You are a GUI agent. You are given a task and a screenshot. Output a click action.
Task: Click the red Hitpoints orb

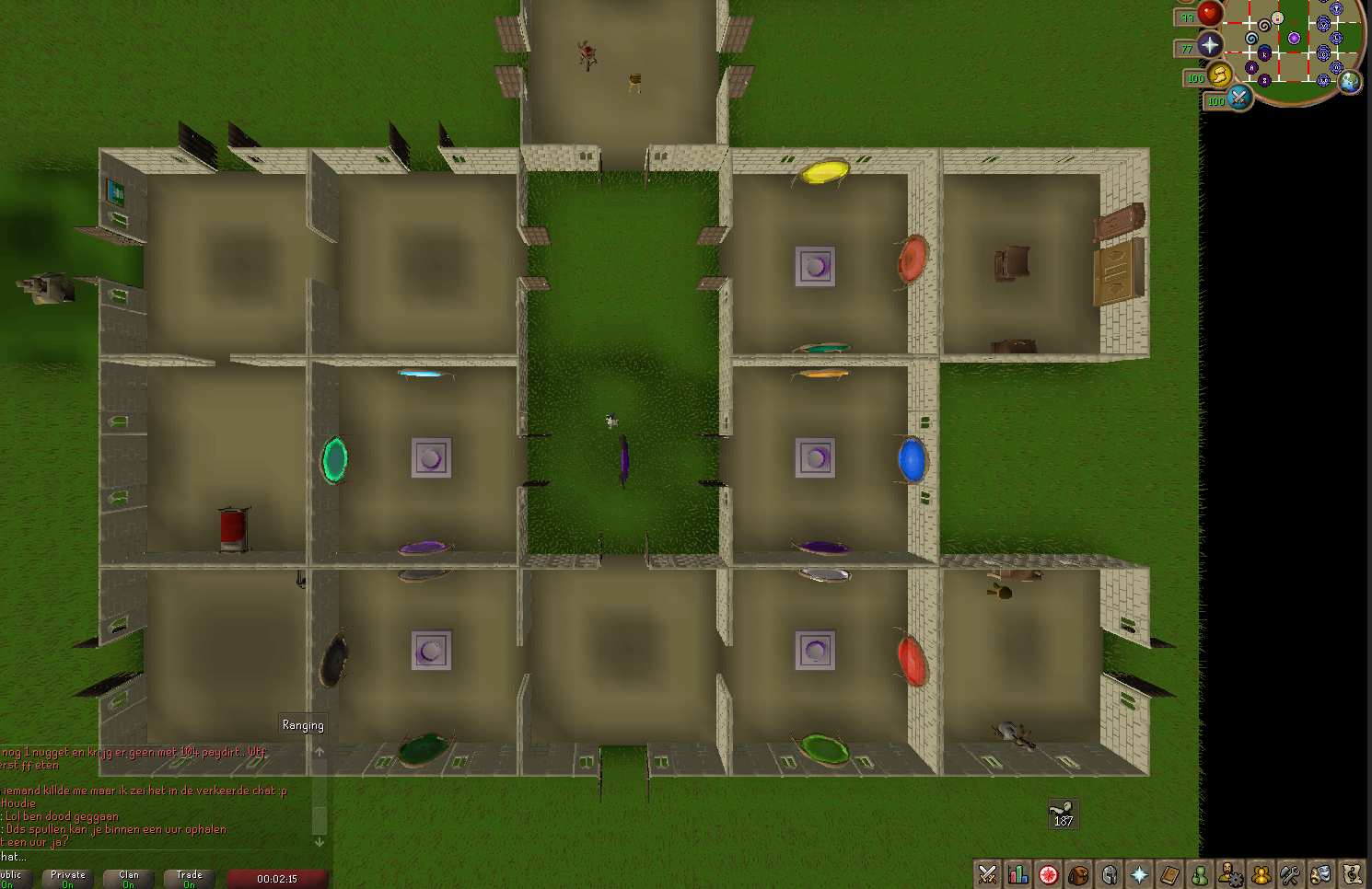[x=1210, y=17]
